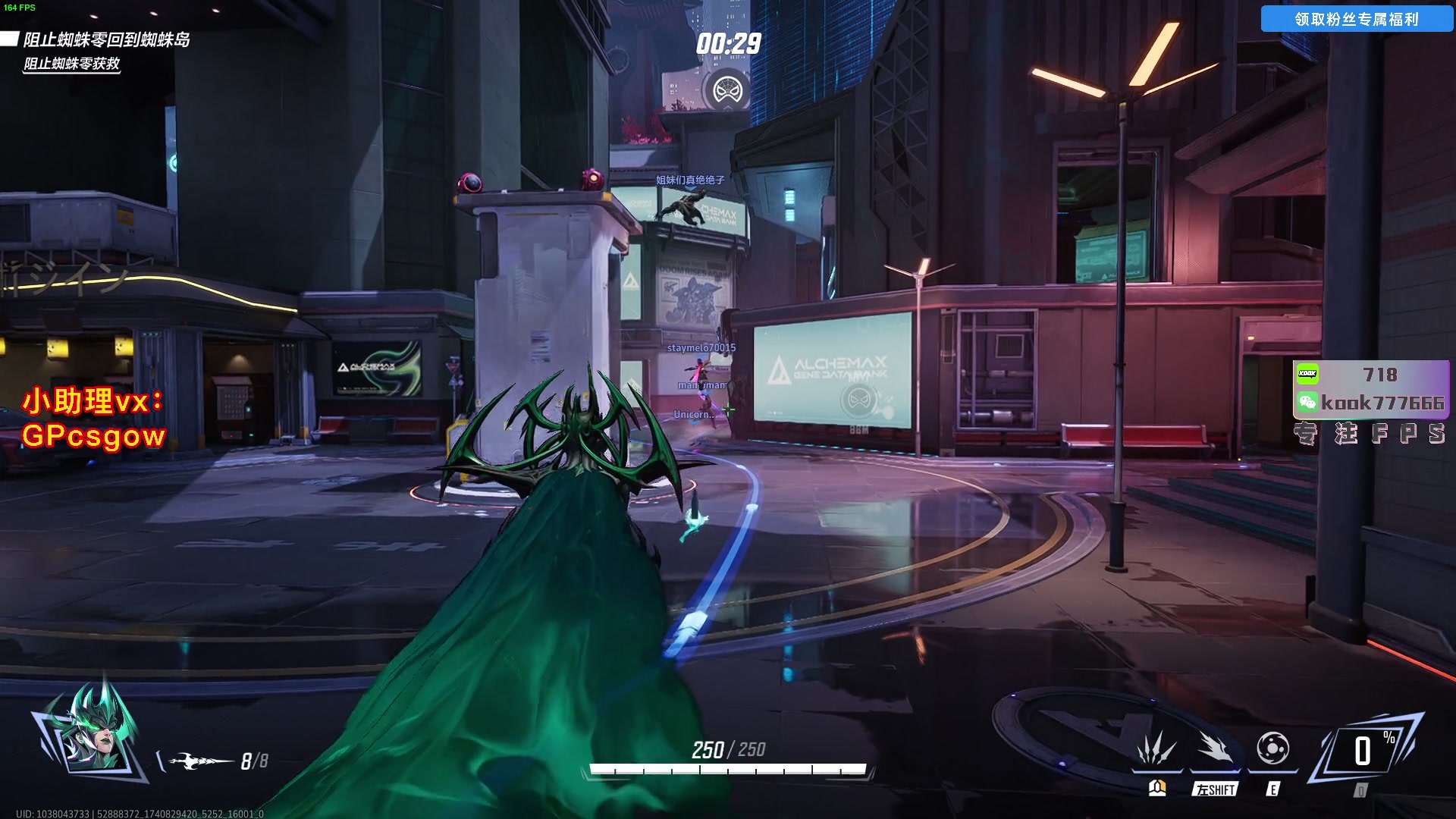Click the Spider-Zero objective marker below the timer
1456x819 pixels.
click(x=728, y=91)
